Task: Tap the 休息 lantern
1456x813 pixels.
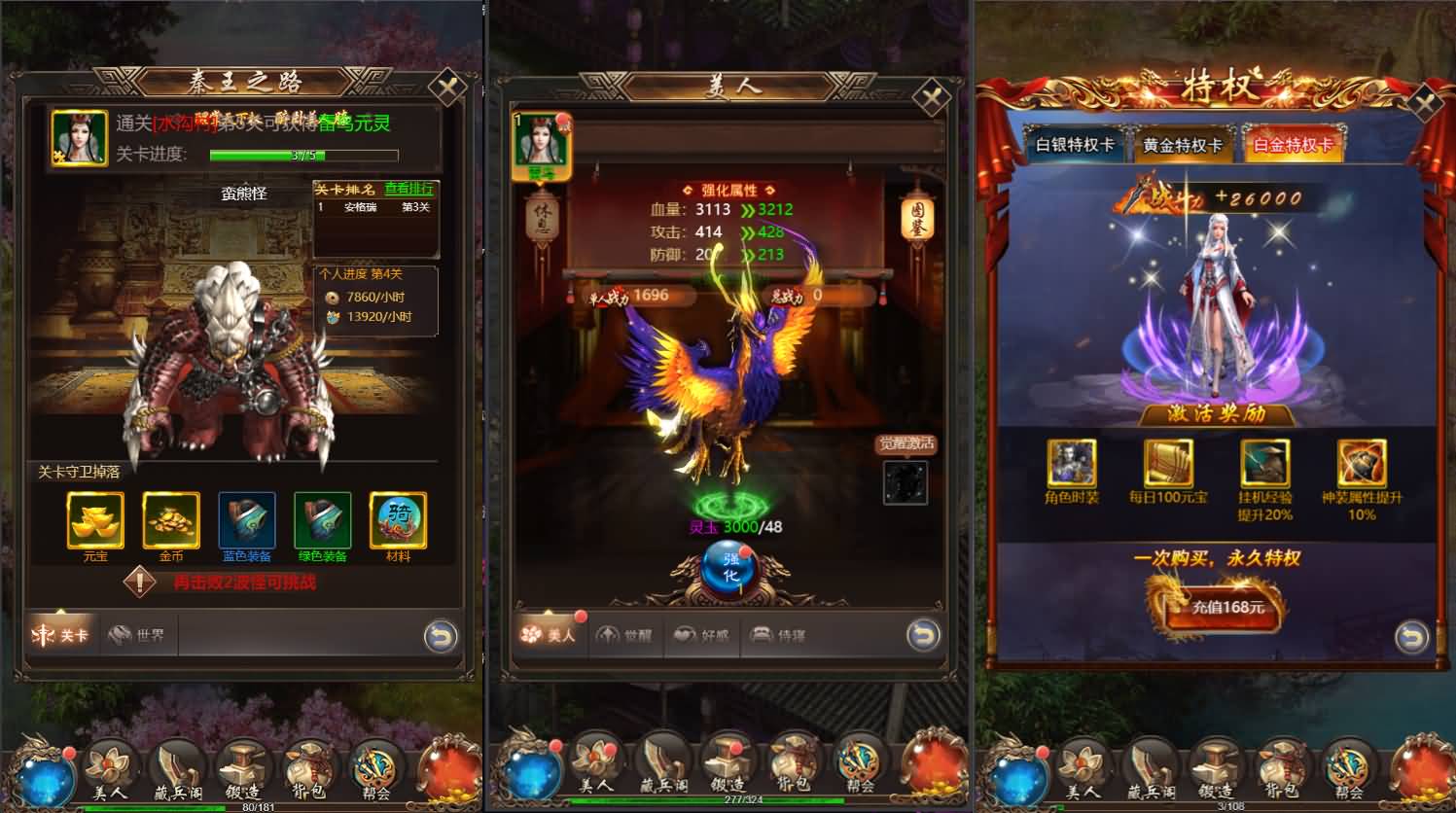Action: tap(541, 220)
